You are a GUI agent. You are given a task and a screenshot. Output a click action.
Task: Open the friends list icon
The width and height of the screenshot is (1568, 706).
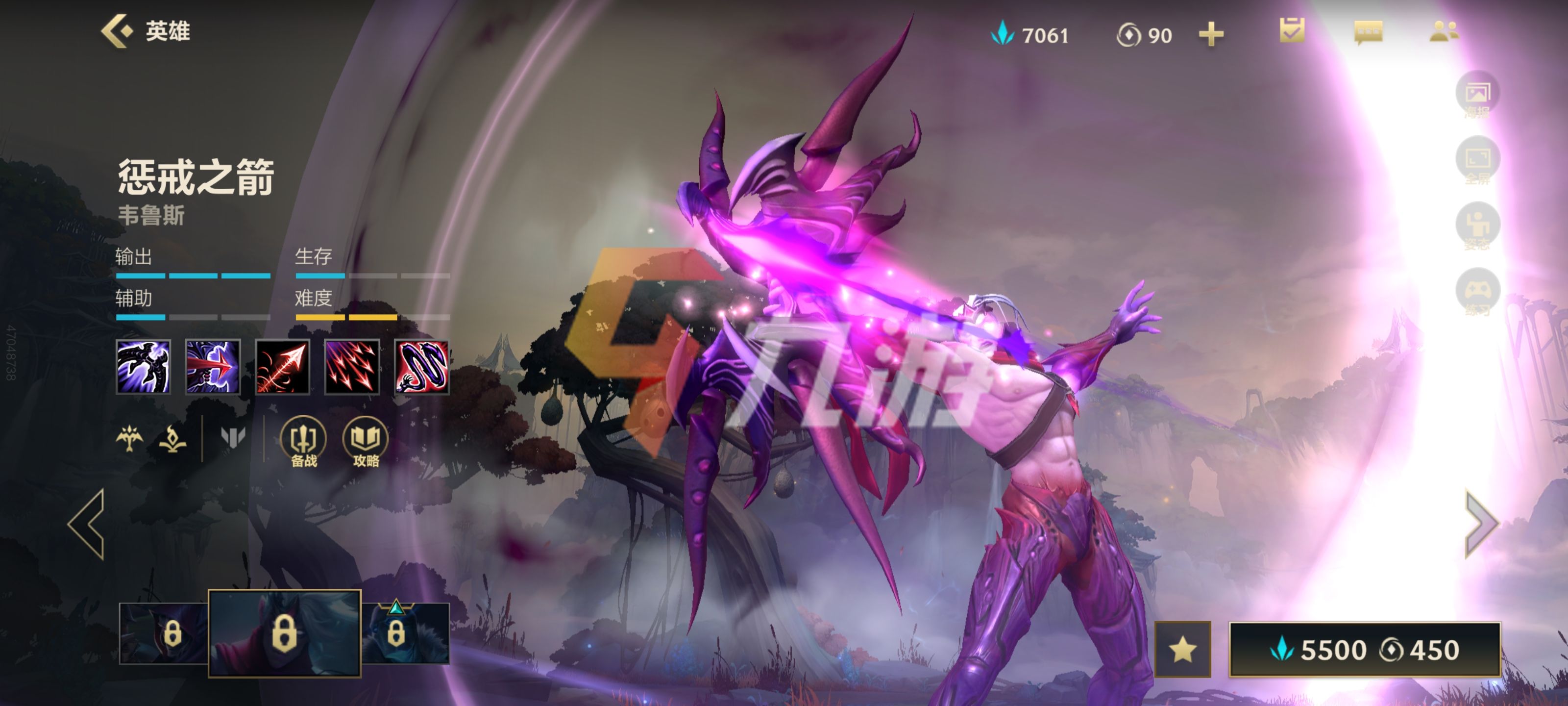pos(1443,32)
